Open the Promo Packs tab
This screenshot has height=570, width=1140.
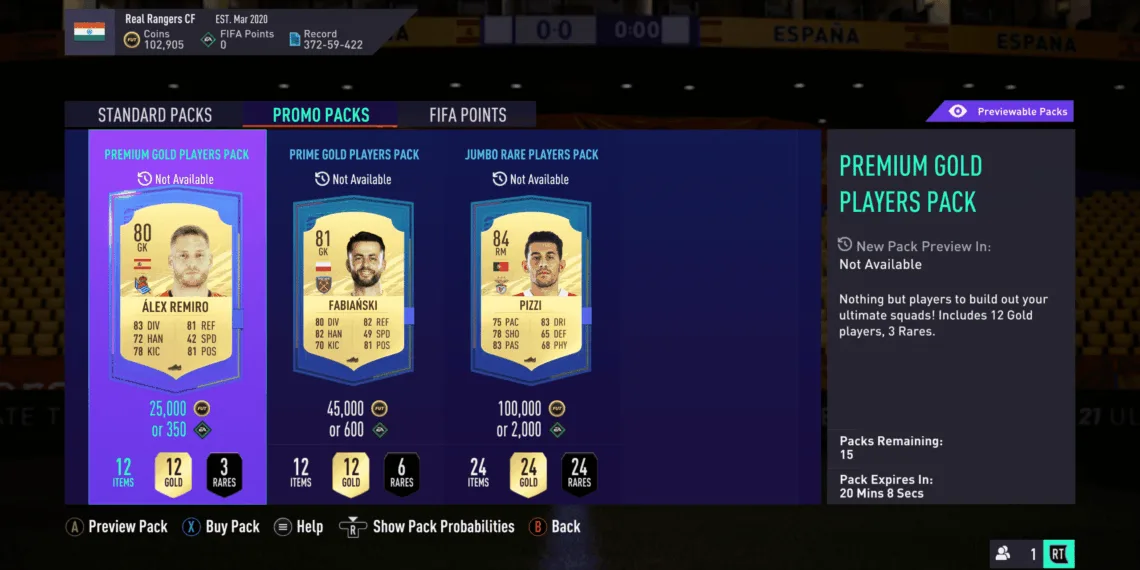(x=321, y=115)
